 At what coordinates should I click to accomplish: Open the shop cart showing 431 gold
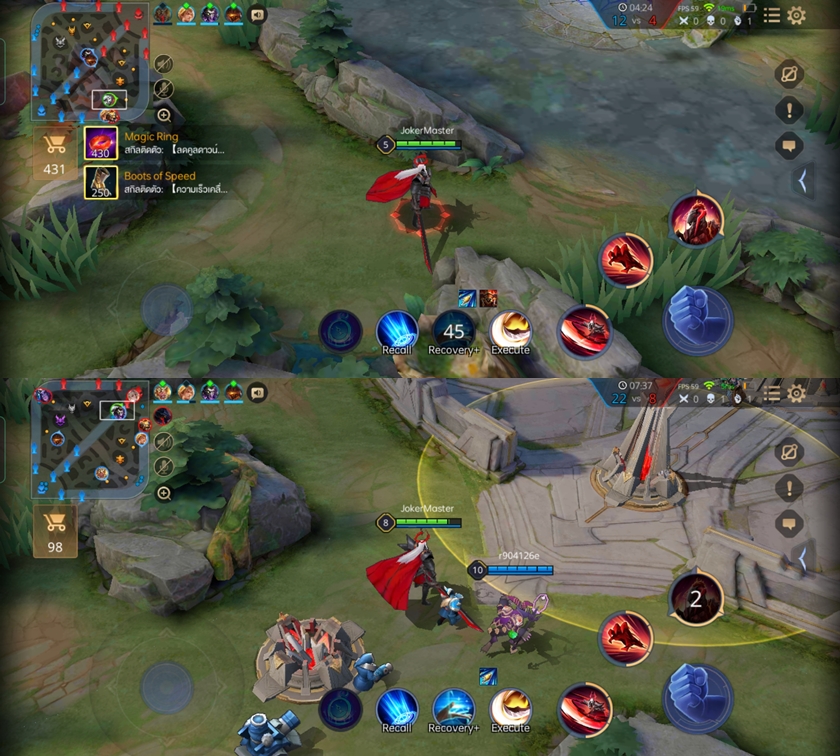(x=54, y=153)
